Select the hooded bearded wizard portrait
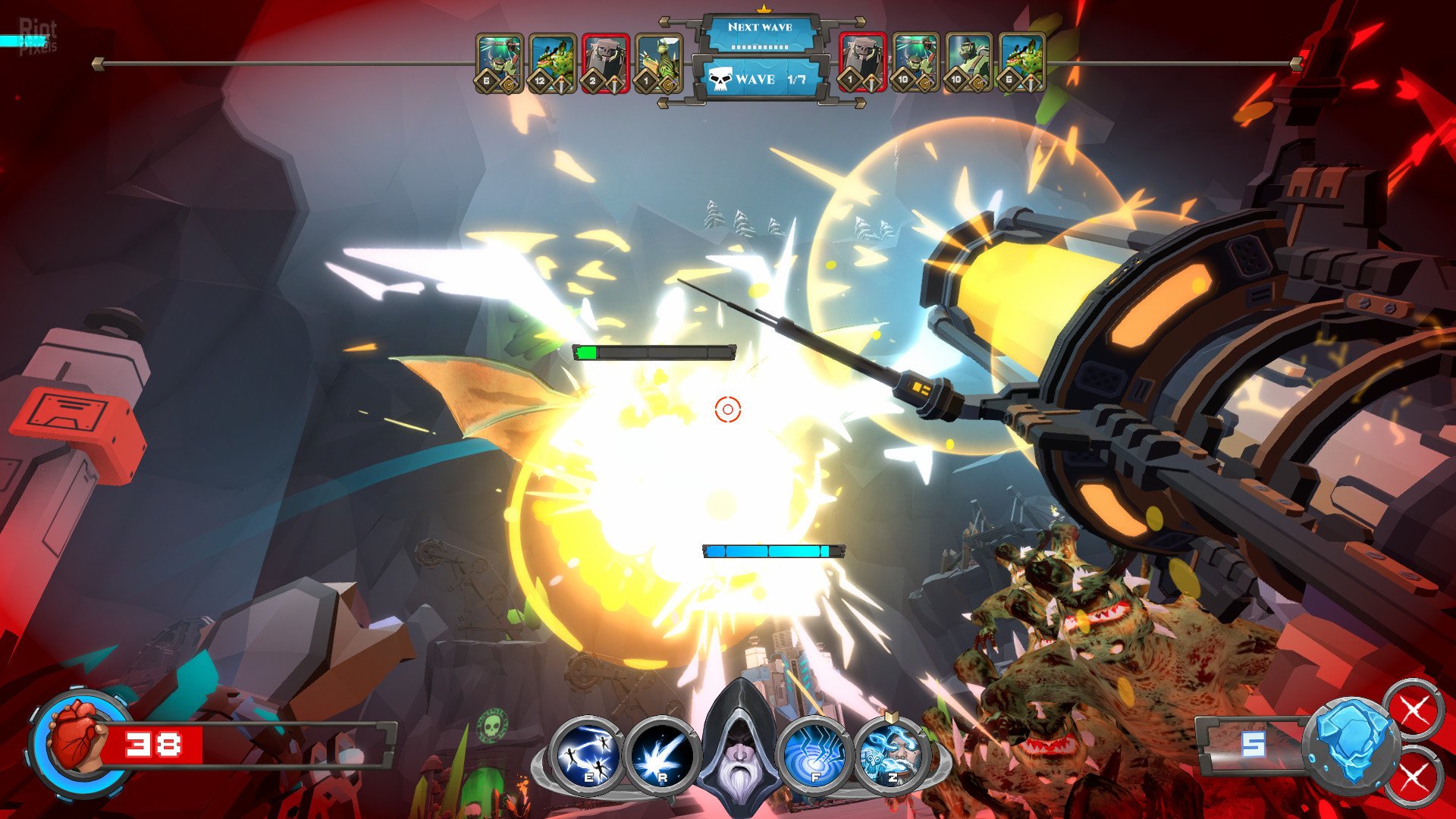The image size is (1456, 819). coord(737,739)
